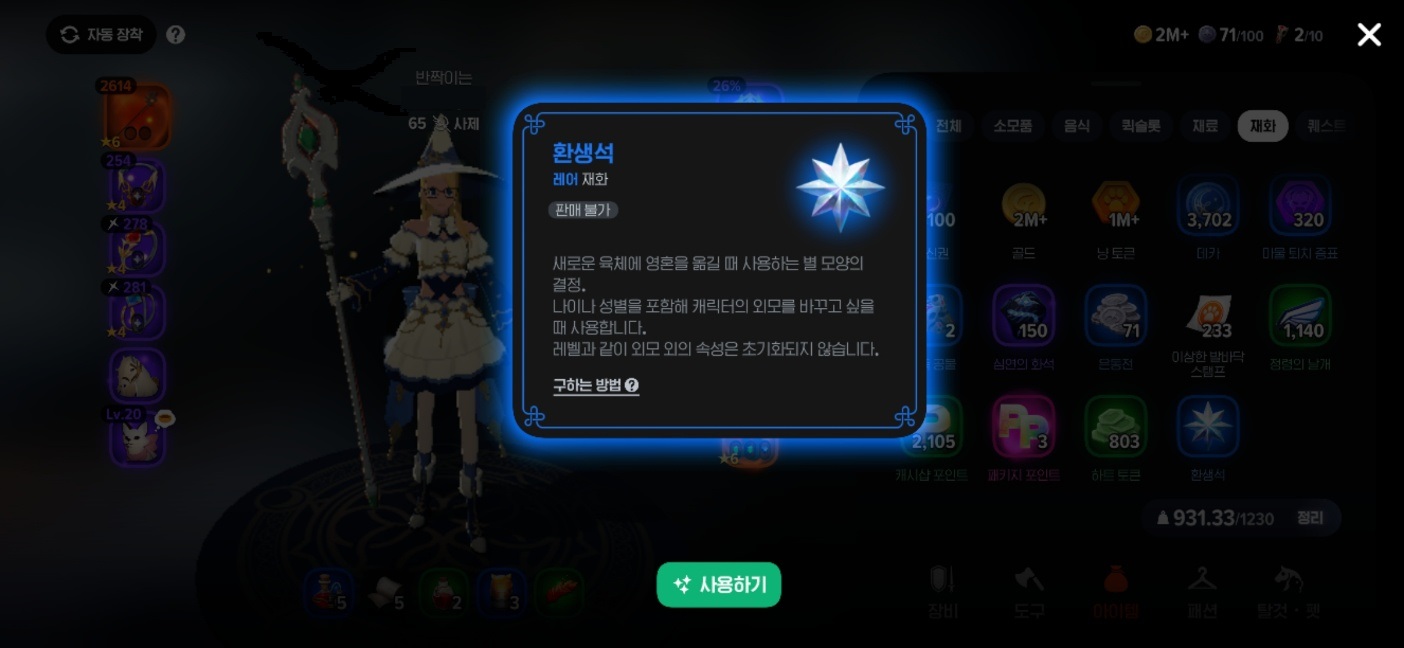This screenshot has height=648, width=1404.
Task: Show the 퀵슬롯 category tab
Action: [x=1140, y=126]
